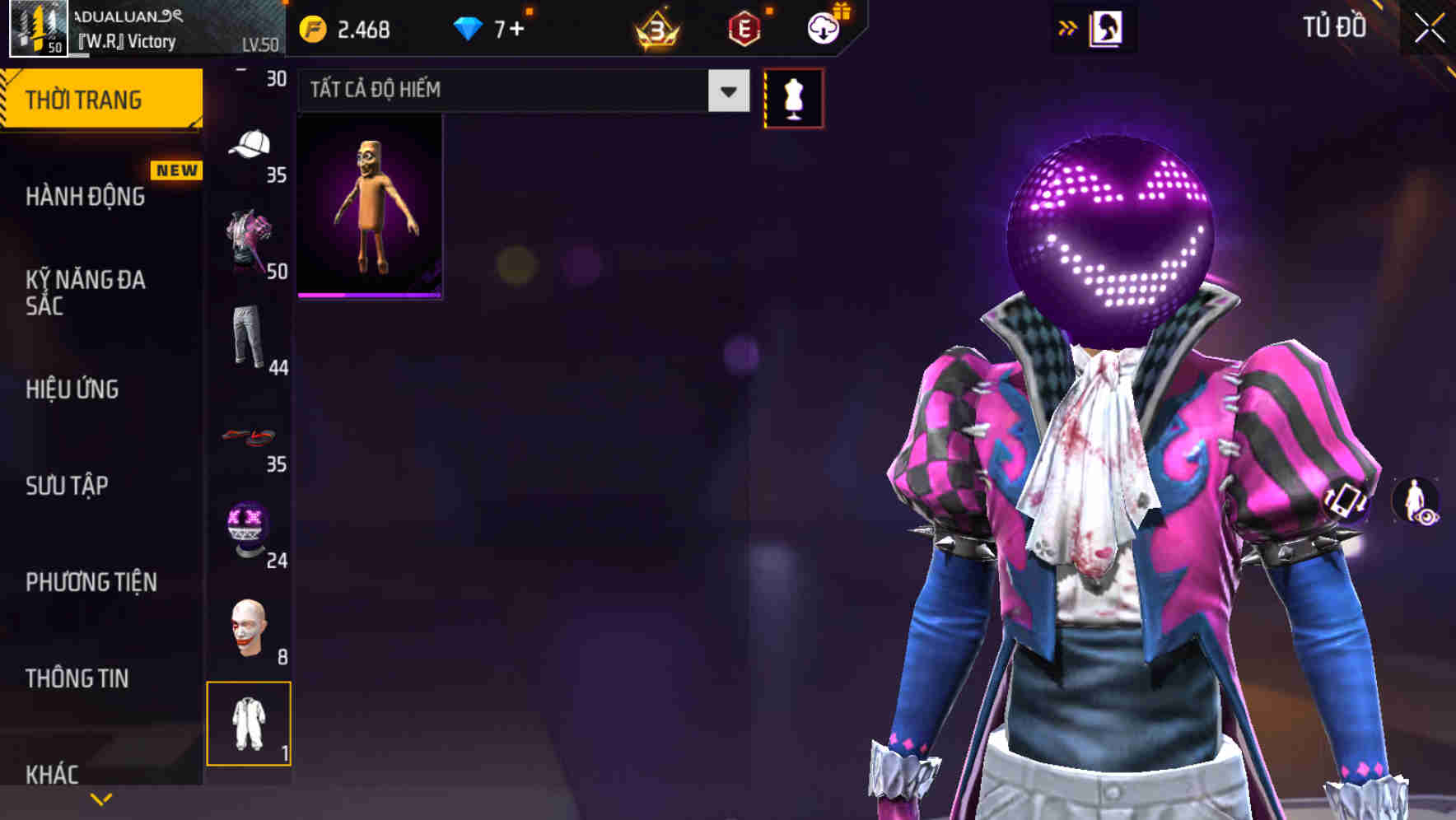Click the double-chevron expander near profile card
The height and width of the screenshot is (820, 1456).
(x=1068, y=26)
